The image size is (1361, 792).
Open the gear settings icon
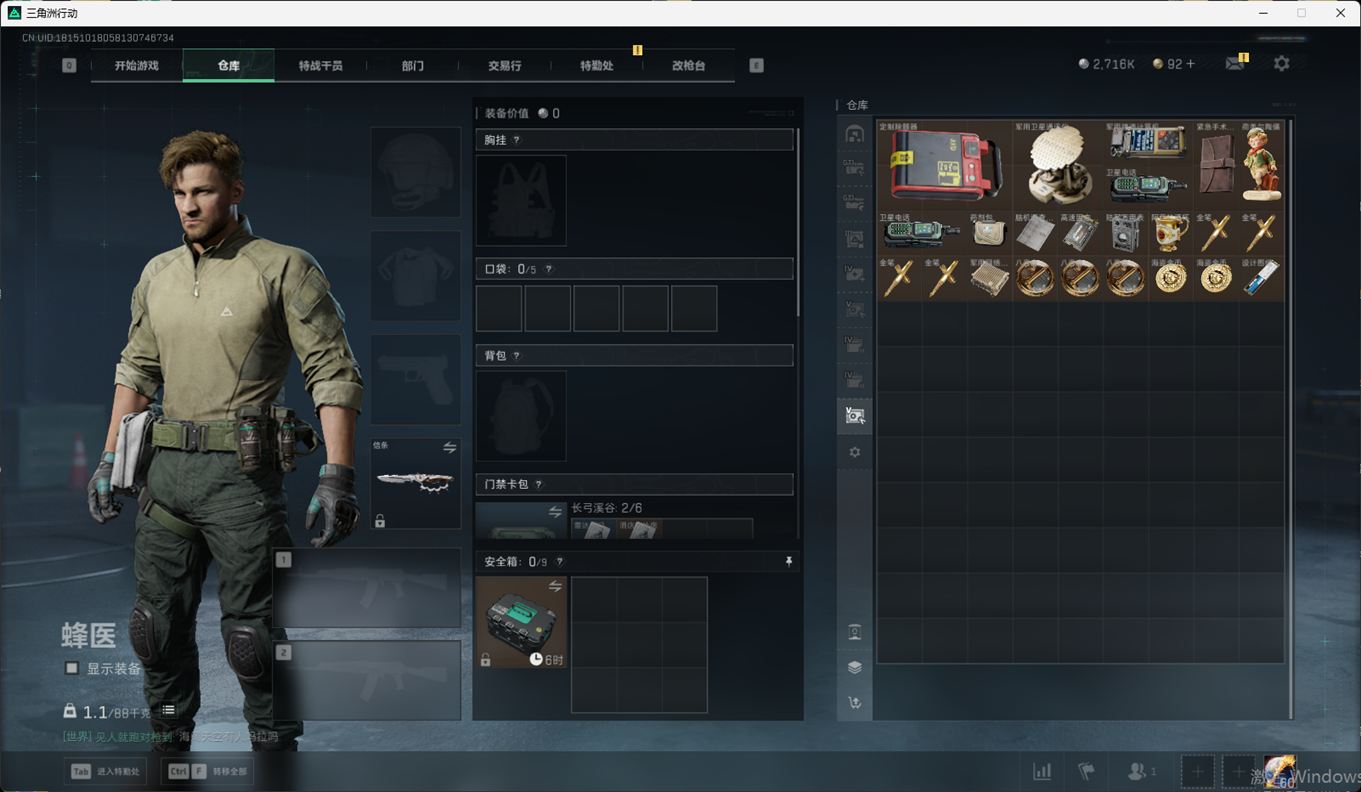click(1281, 63)
